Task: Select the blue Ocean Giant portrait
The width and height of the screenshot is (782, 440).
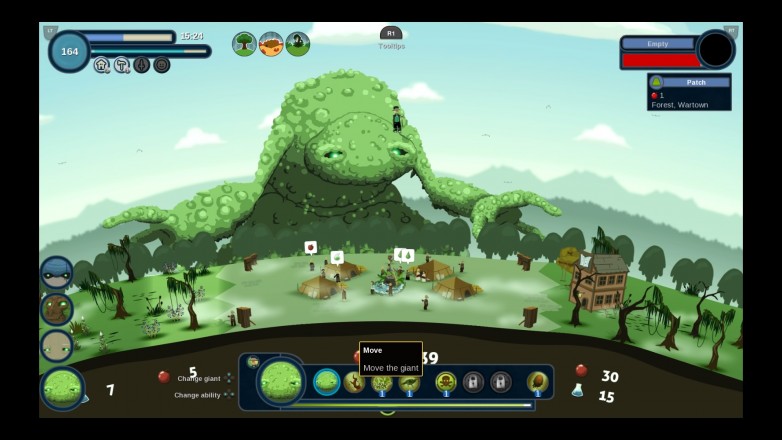Action: (x=56, y=273)
